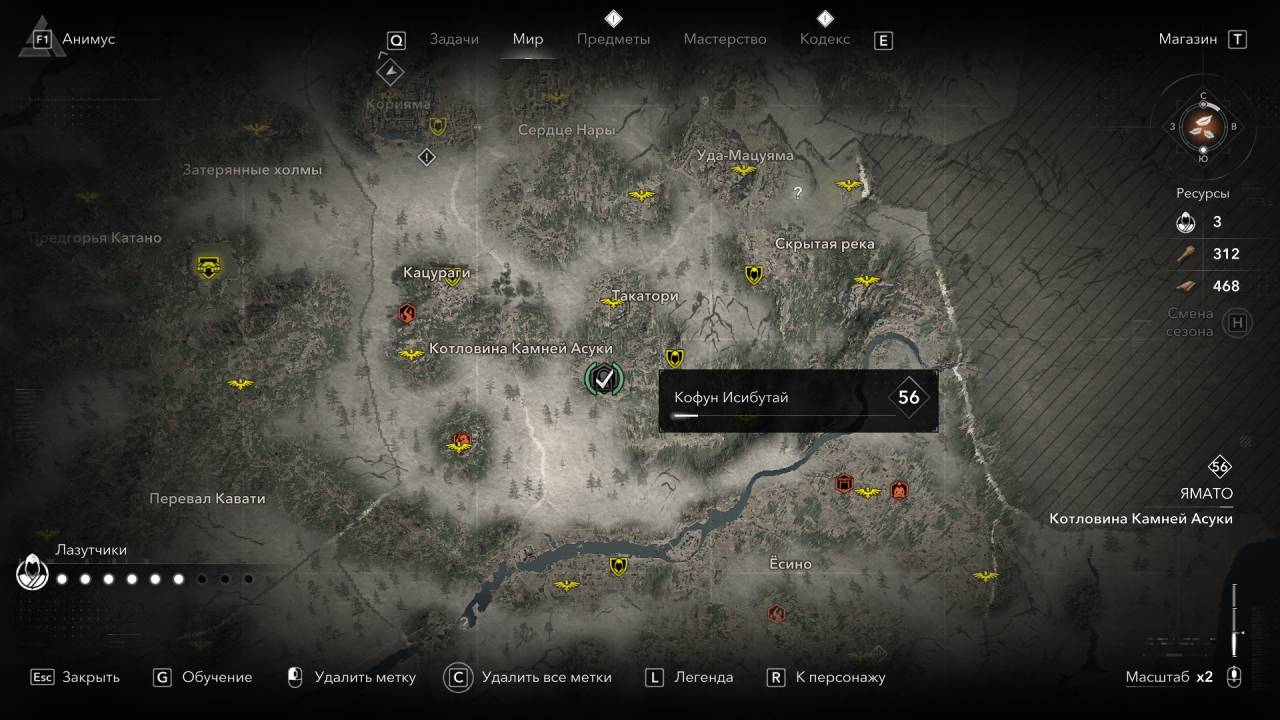Select the Мир tab
1280x720 pixels.
(528, 39)
